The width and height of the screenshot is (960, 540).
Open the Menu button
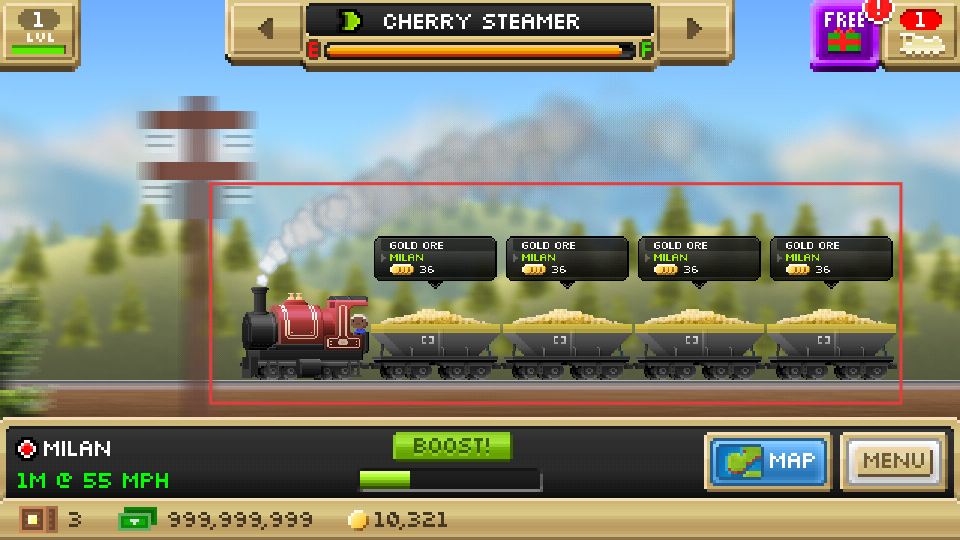click(x=894, y=461)
